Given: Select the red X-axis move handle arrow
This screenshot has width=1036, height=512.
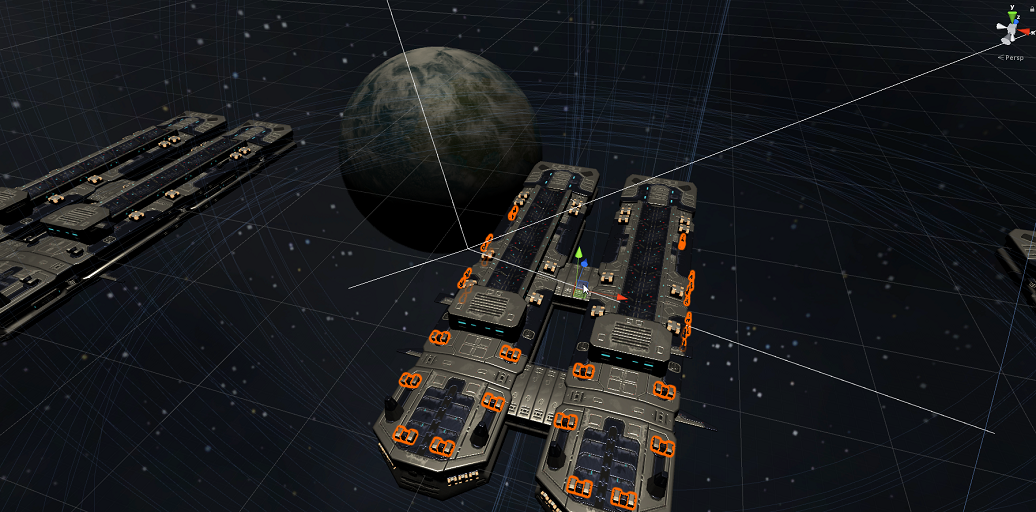Looking at the screenshot, I should [x=621, y=297].
